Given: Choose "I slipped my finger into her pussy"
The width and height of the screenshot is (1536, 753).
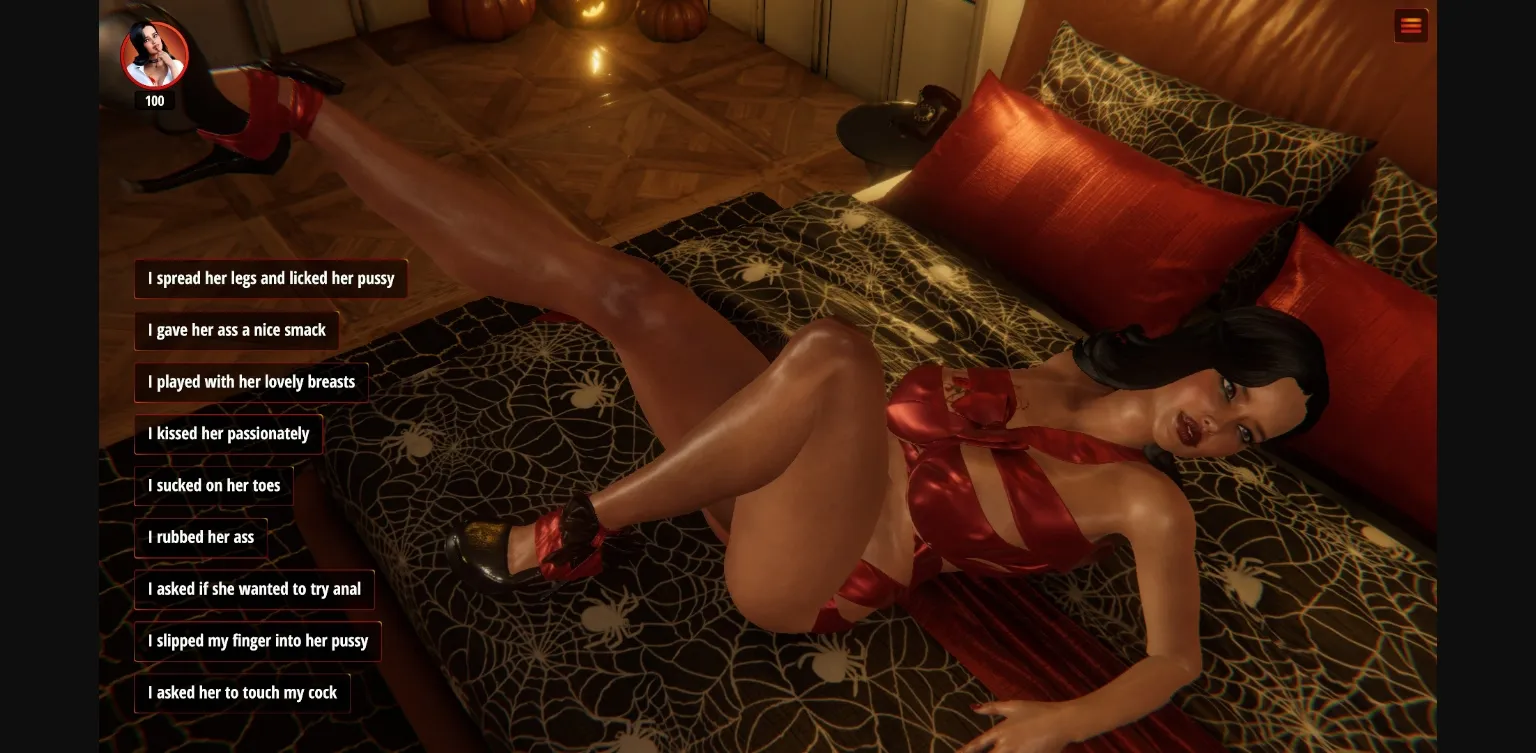Looking at the screenshot, I should point(258,641).
